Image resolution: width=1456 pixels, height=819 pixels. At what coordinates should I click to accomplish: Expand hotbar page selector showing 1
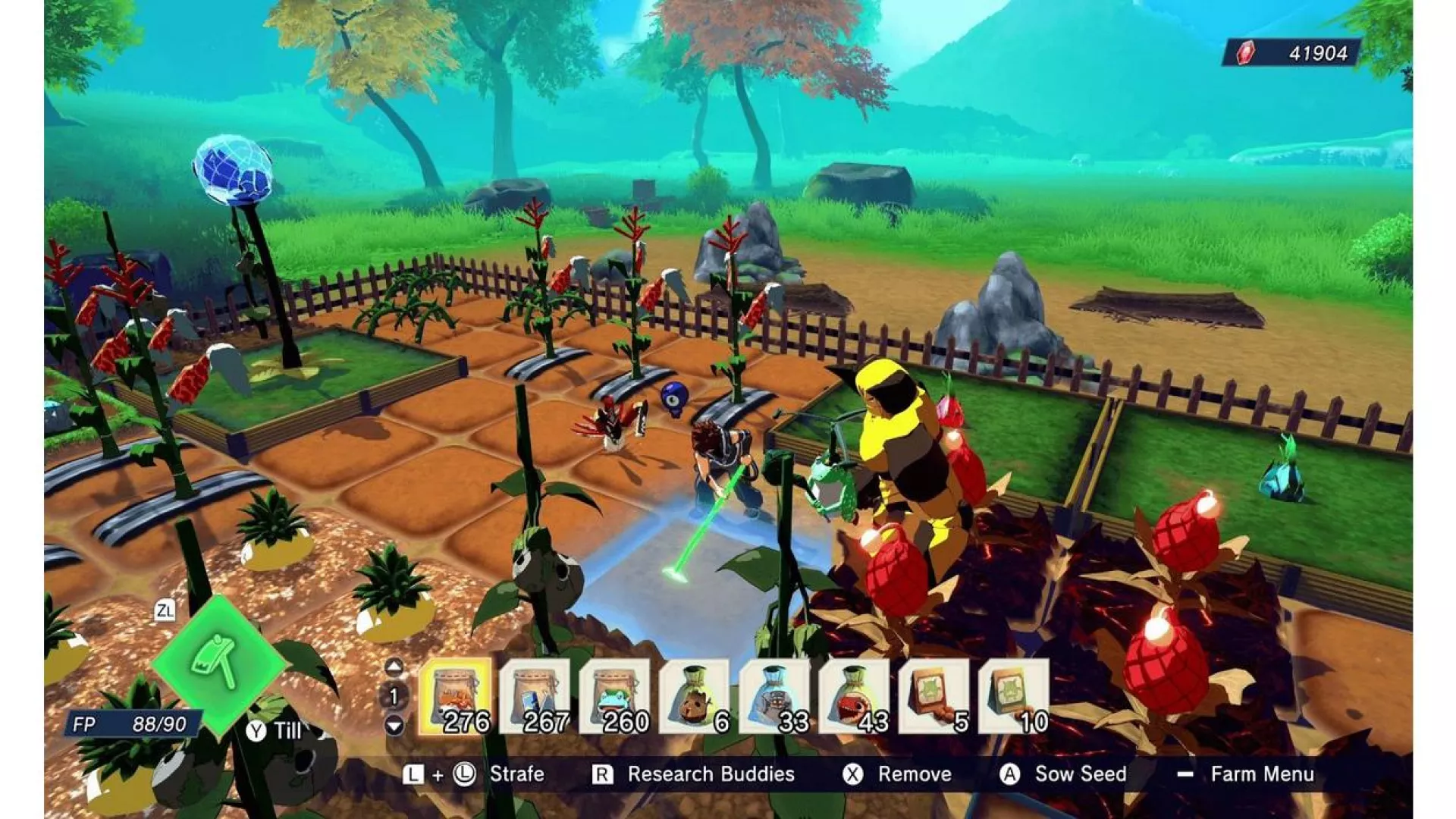tap(395, 696)
